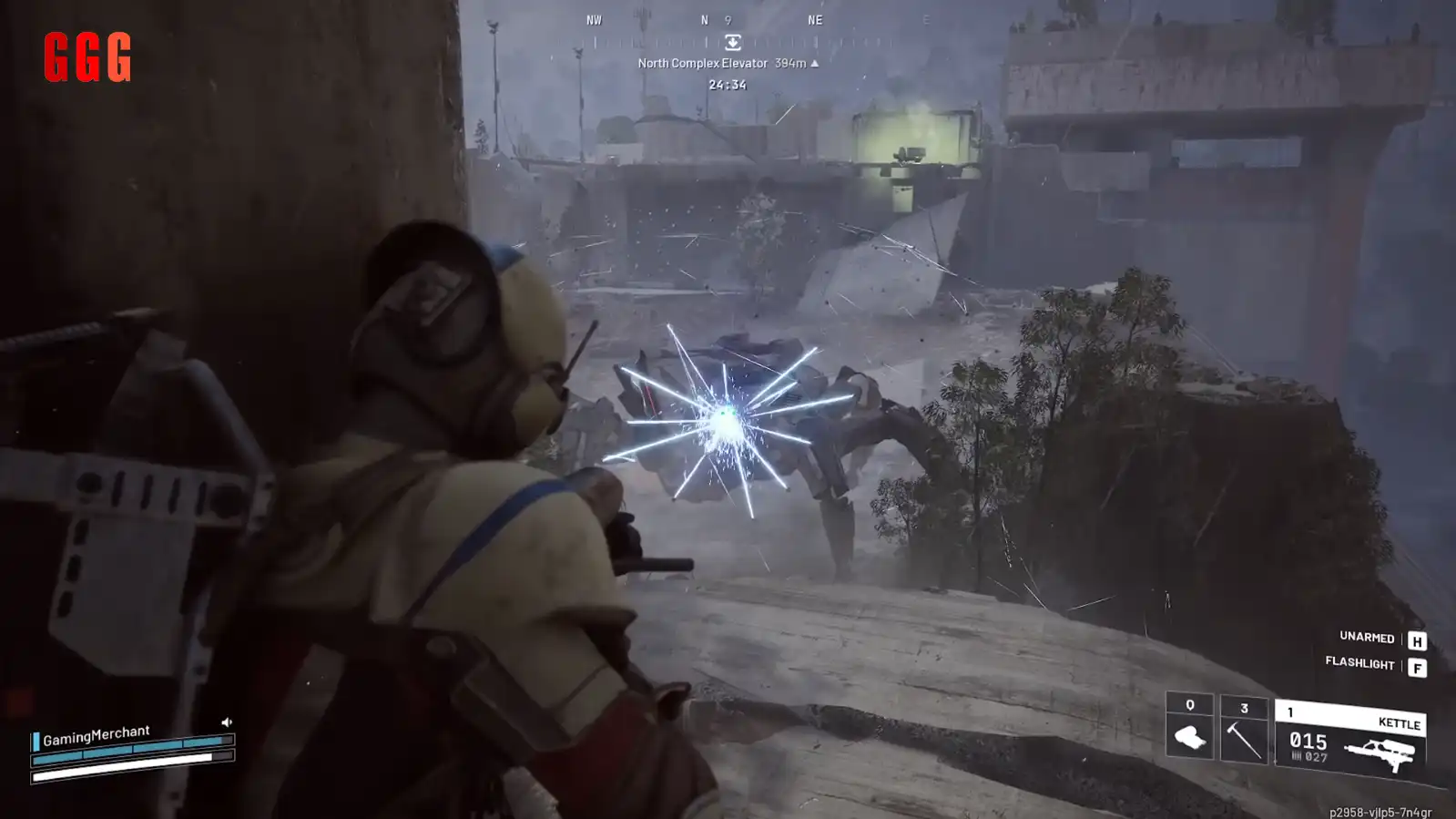
Task: Click the ammo magazine icon beside 027
Action: (1297, 753)
